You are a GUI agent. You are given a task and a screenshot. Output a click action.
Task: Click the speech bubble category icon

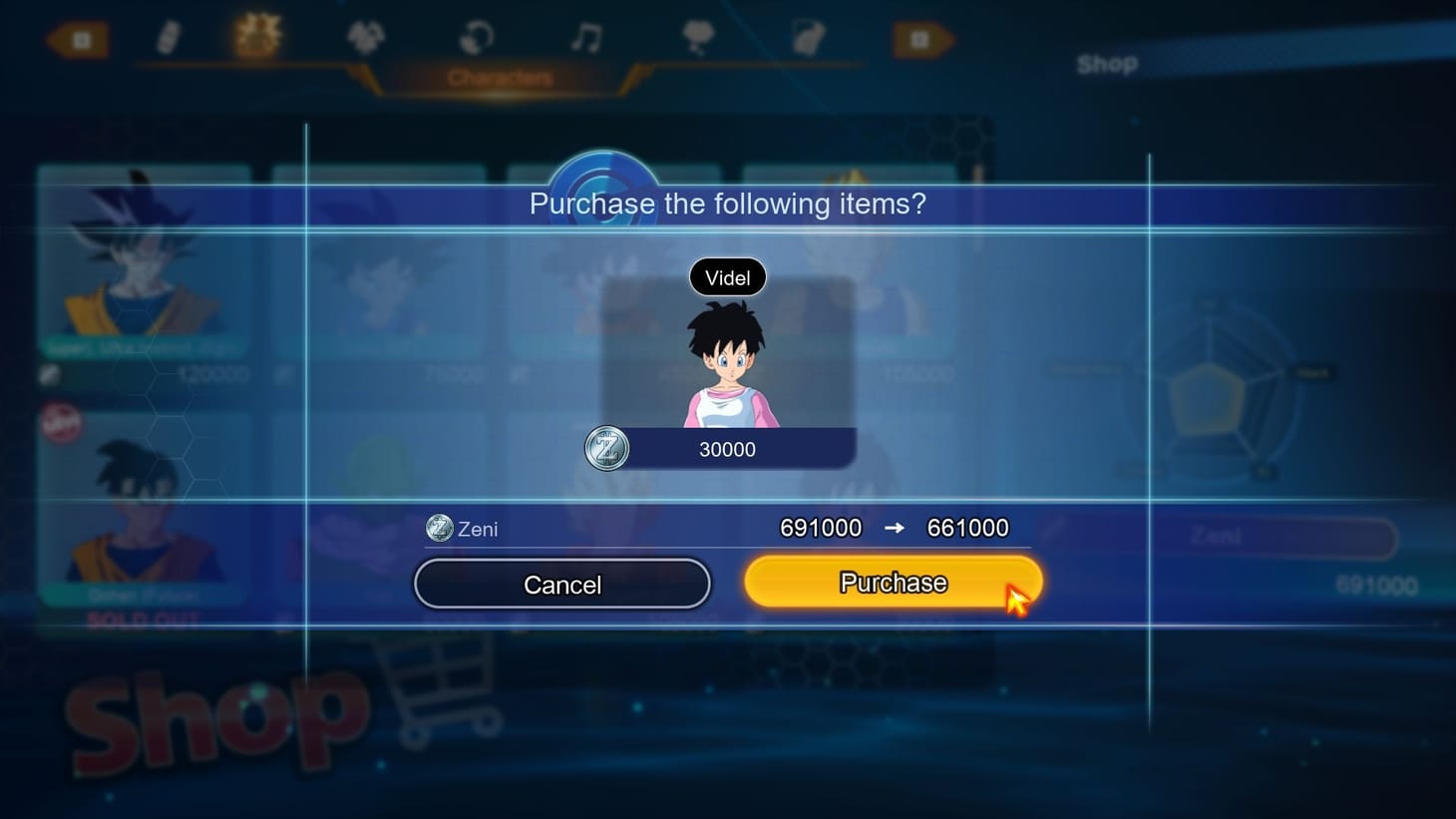pos(700,35)
